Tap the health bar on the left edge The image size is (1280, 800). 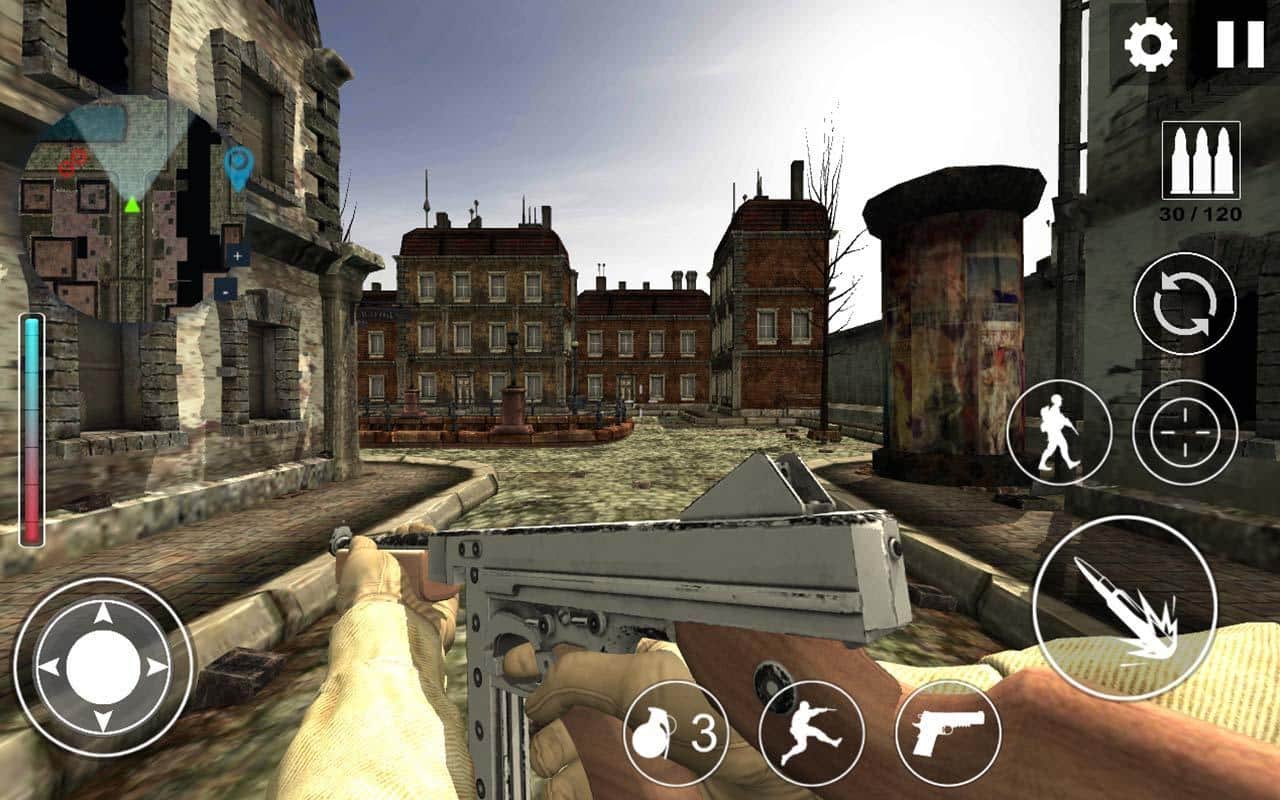(34, 430)
